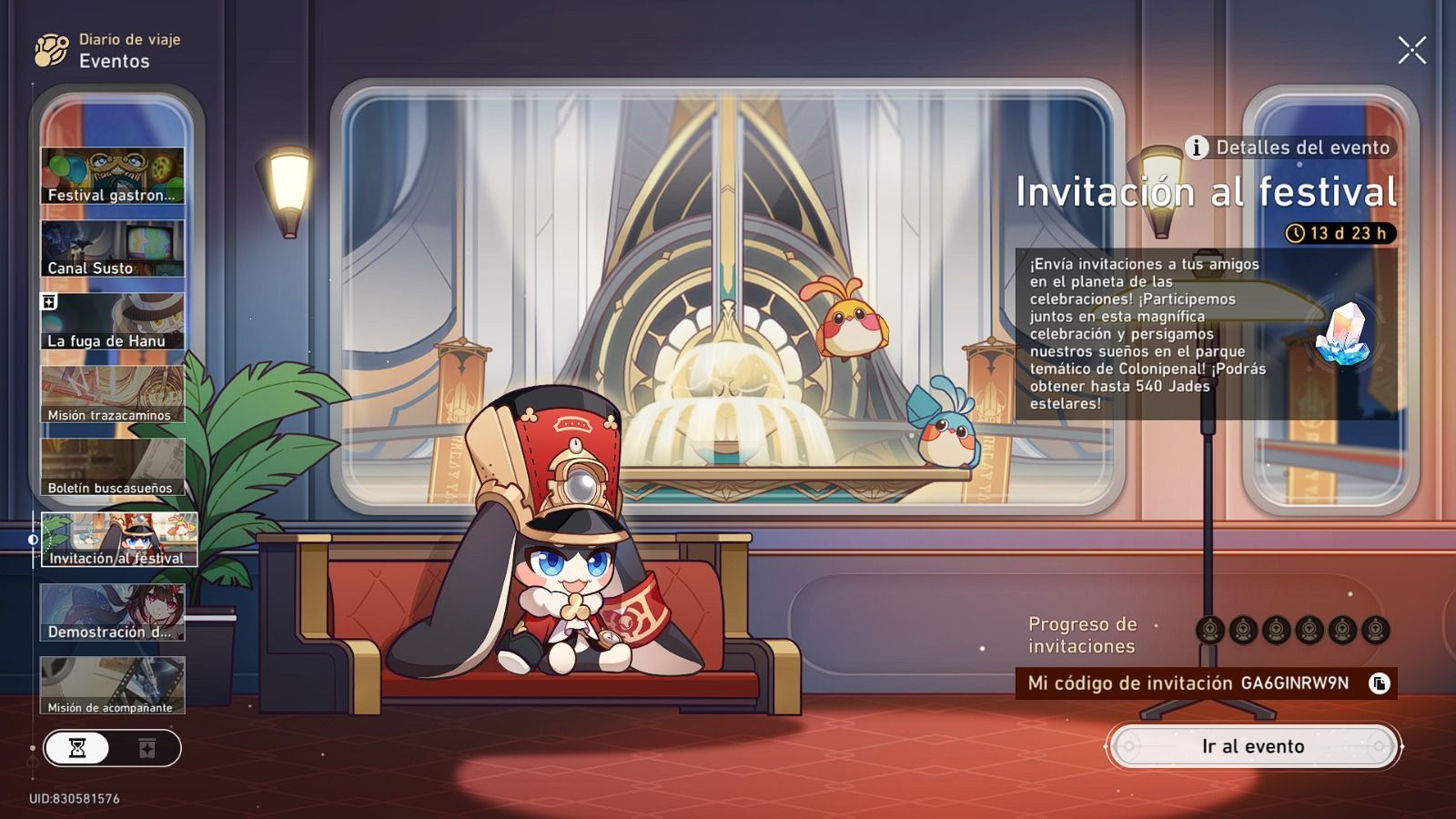Open the Misión de acompañante event
This screenshot has width=1456, height=819.
pos(115,681)
